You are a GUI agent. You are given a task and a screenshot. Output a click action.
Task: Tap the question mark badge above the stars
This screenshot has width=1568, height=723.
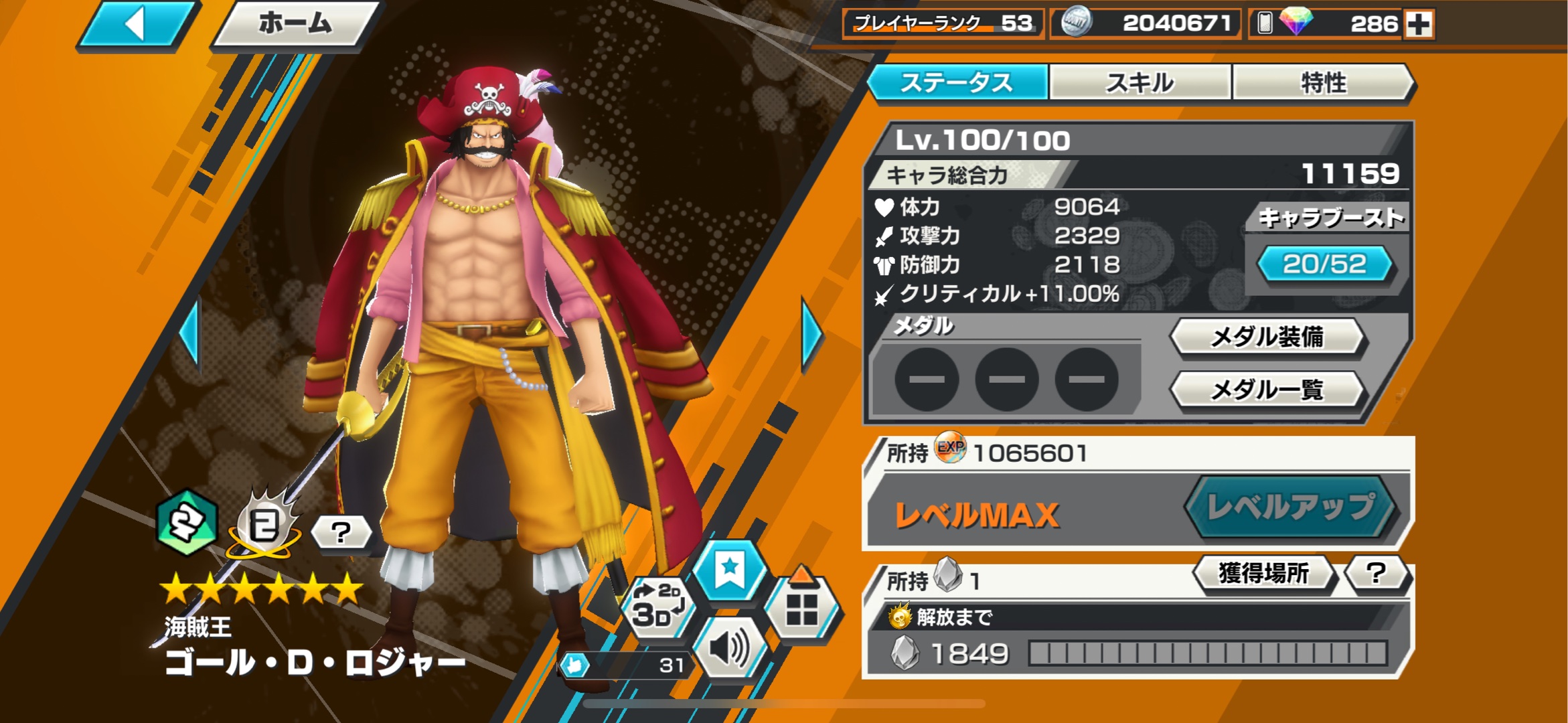(341, 533)
